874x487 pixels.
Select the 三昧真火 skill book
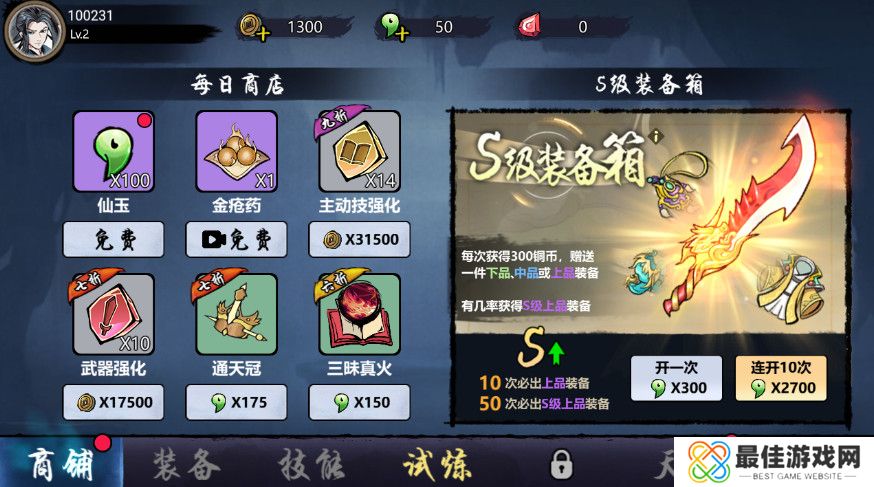click(x=360, y=315)
